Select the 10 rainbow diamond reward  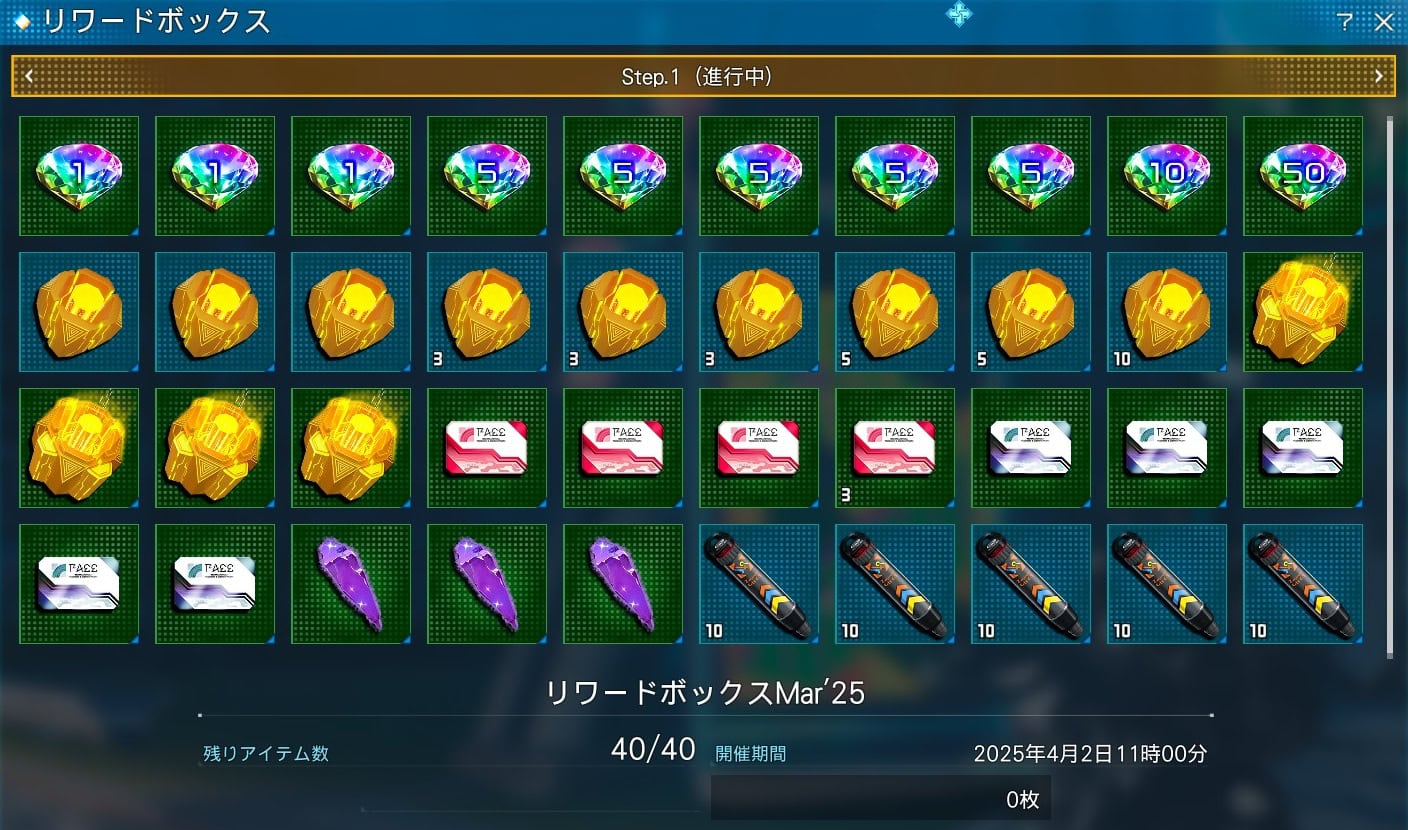[1166, 175]
